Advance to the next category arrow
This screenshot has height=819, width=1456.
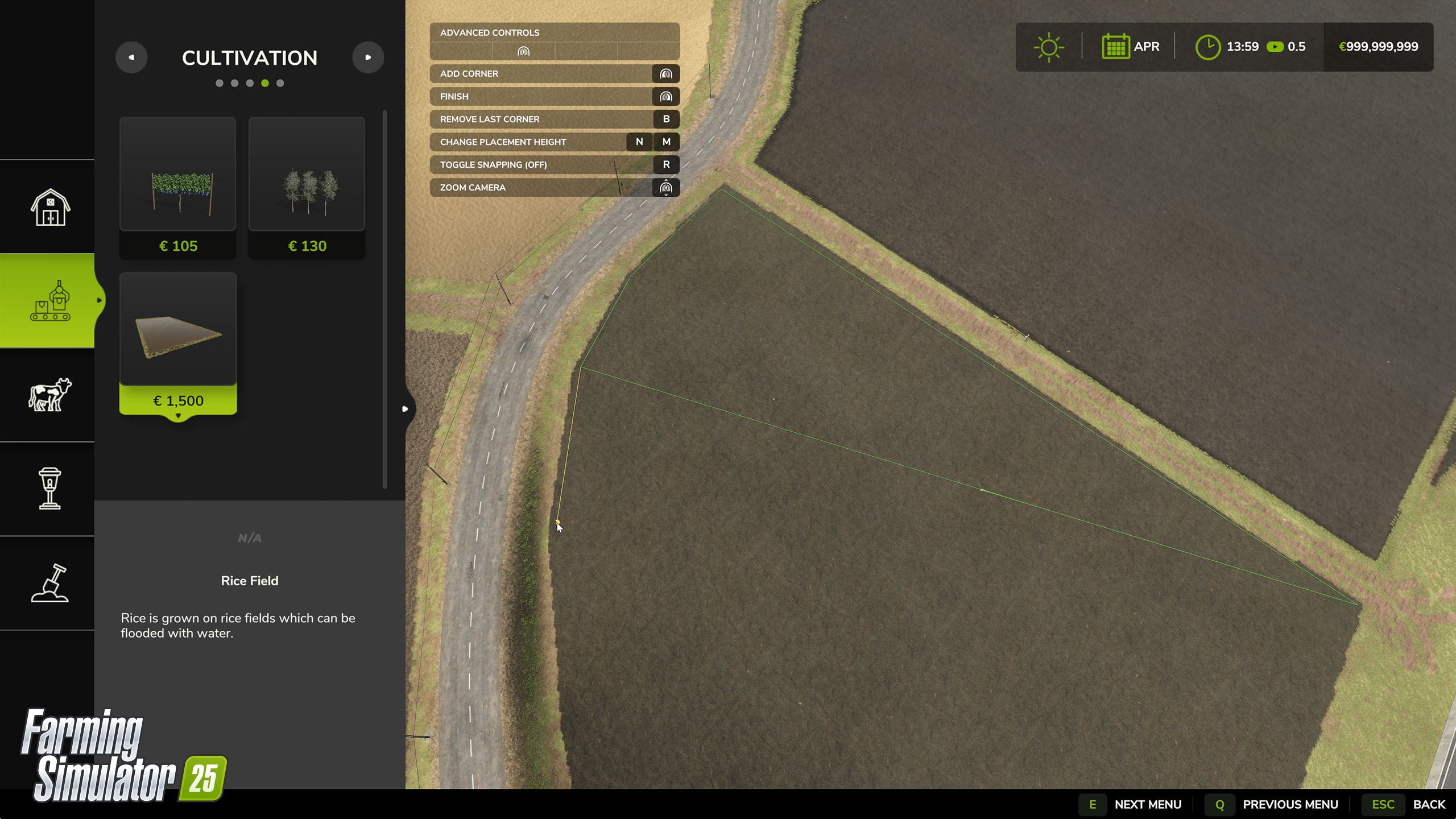(368, 57)
